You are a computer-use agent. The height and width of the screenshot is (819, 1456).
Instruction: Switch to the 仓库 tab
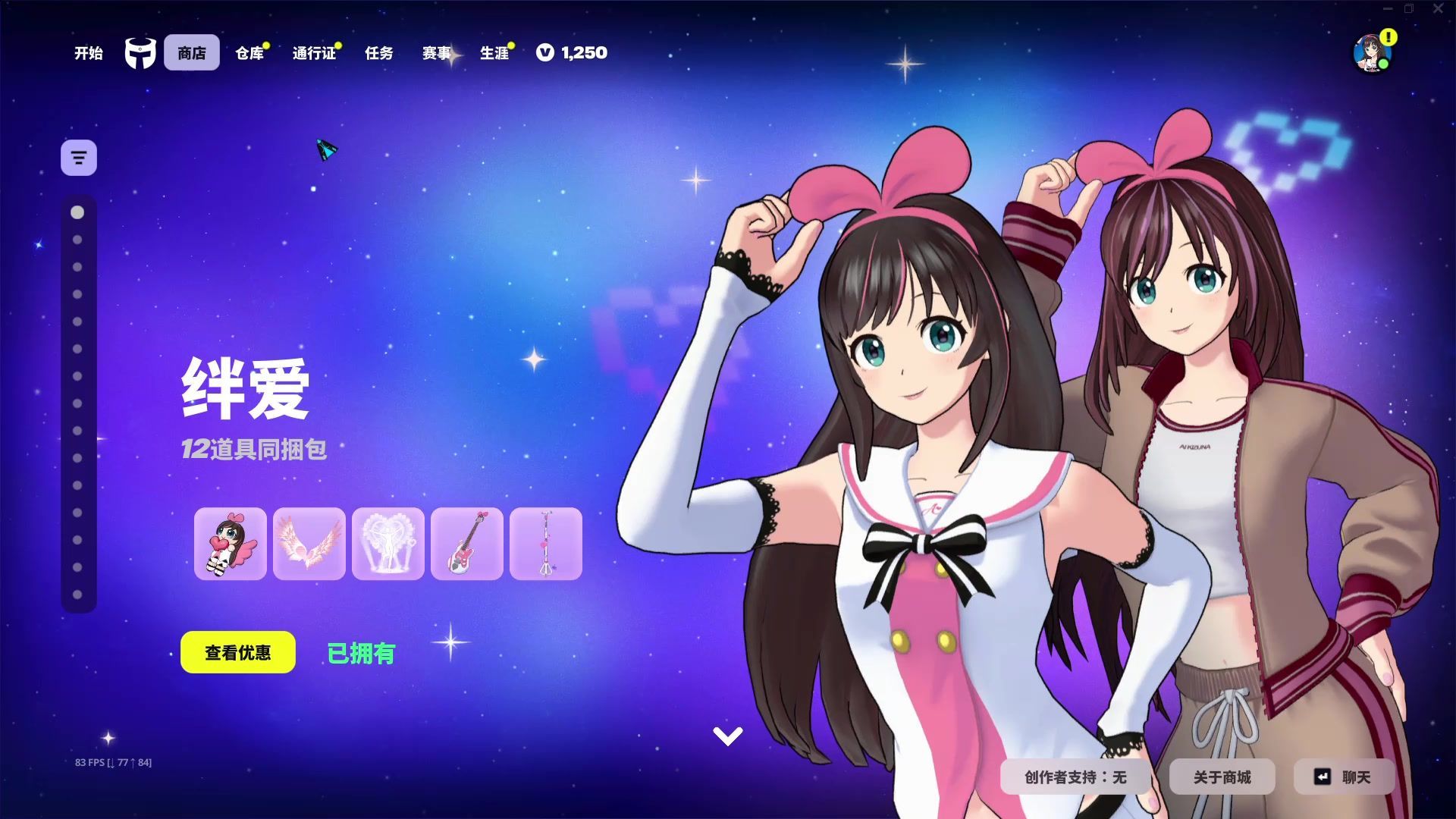coord(249,53)
